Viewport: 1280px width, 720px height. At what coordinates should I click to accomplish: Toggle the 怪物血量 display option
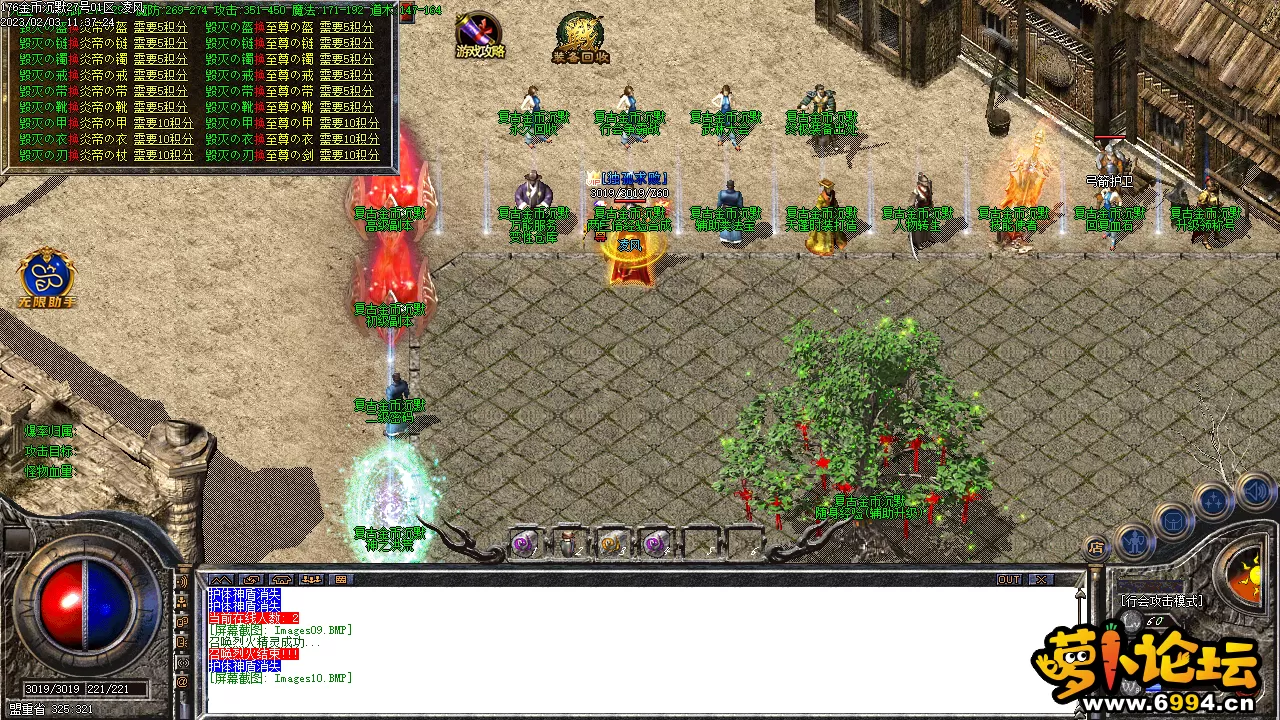click(49, 471)
